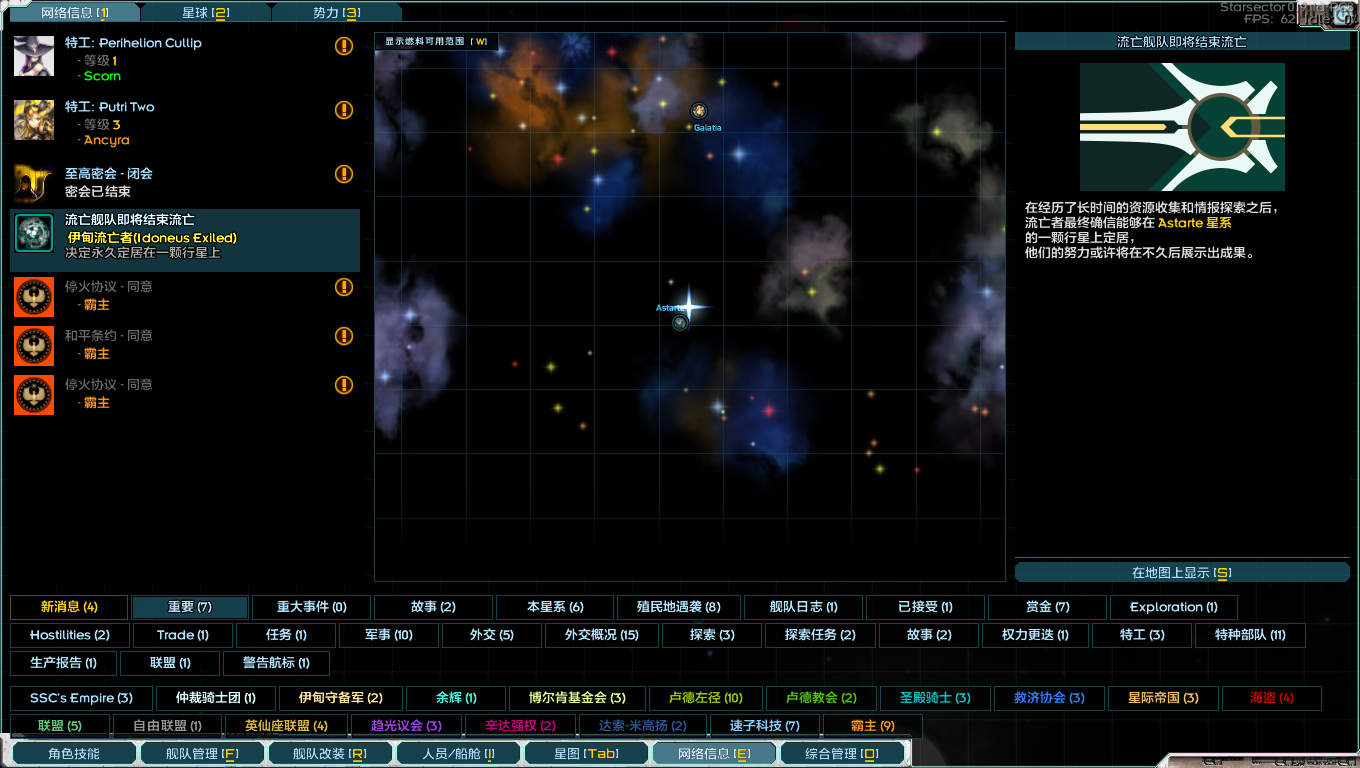Click the Idoneus faction banner in right panel

[1182, 127]
